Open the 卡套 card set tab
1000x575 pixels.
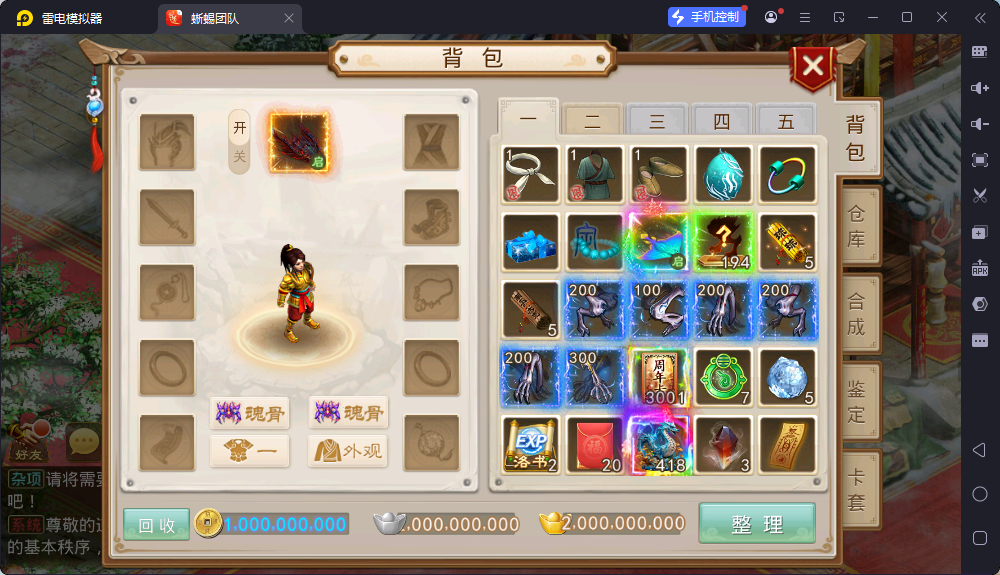(x=857, y=490)
